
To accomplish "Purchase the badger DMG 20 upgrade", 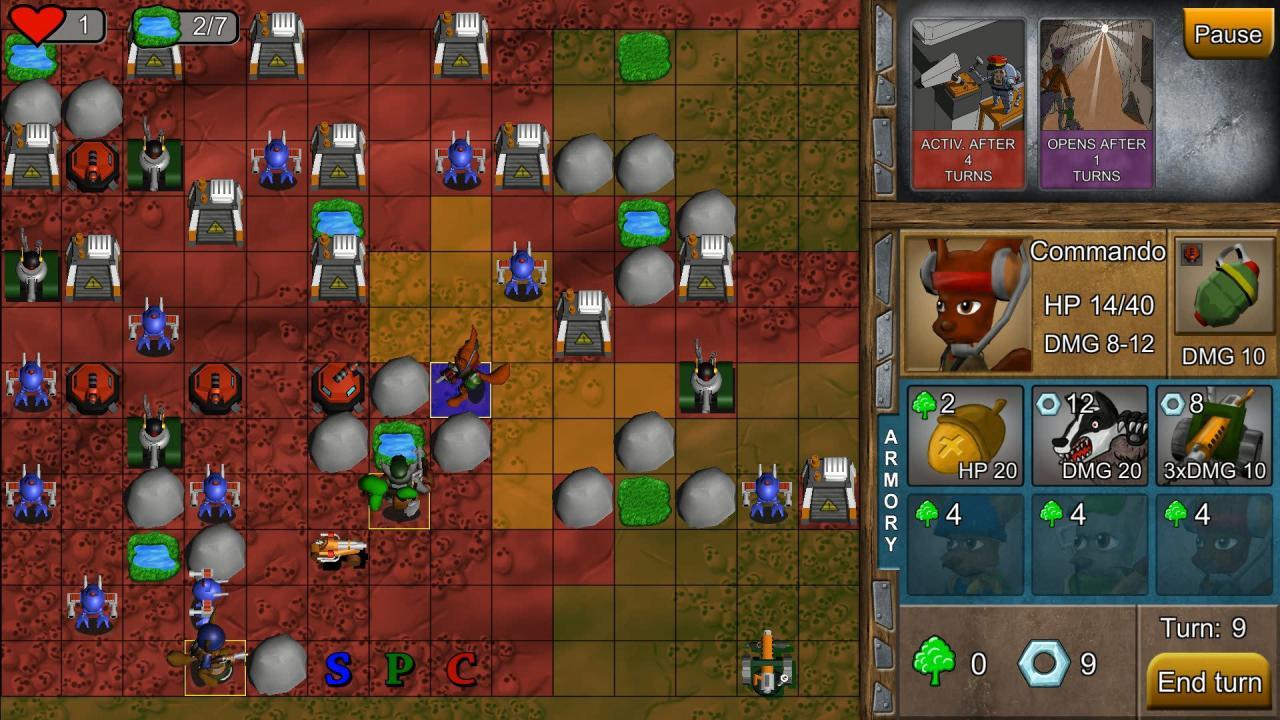I will point(1088,435).
